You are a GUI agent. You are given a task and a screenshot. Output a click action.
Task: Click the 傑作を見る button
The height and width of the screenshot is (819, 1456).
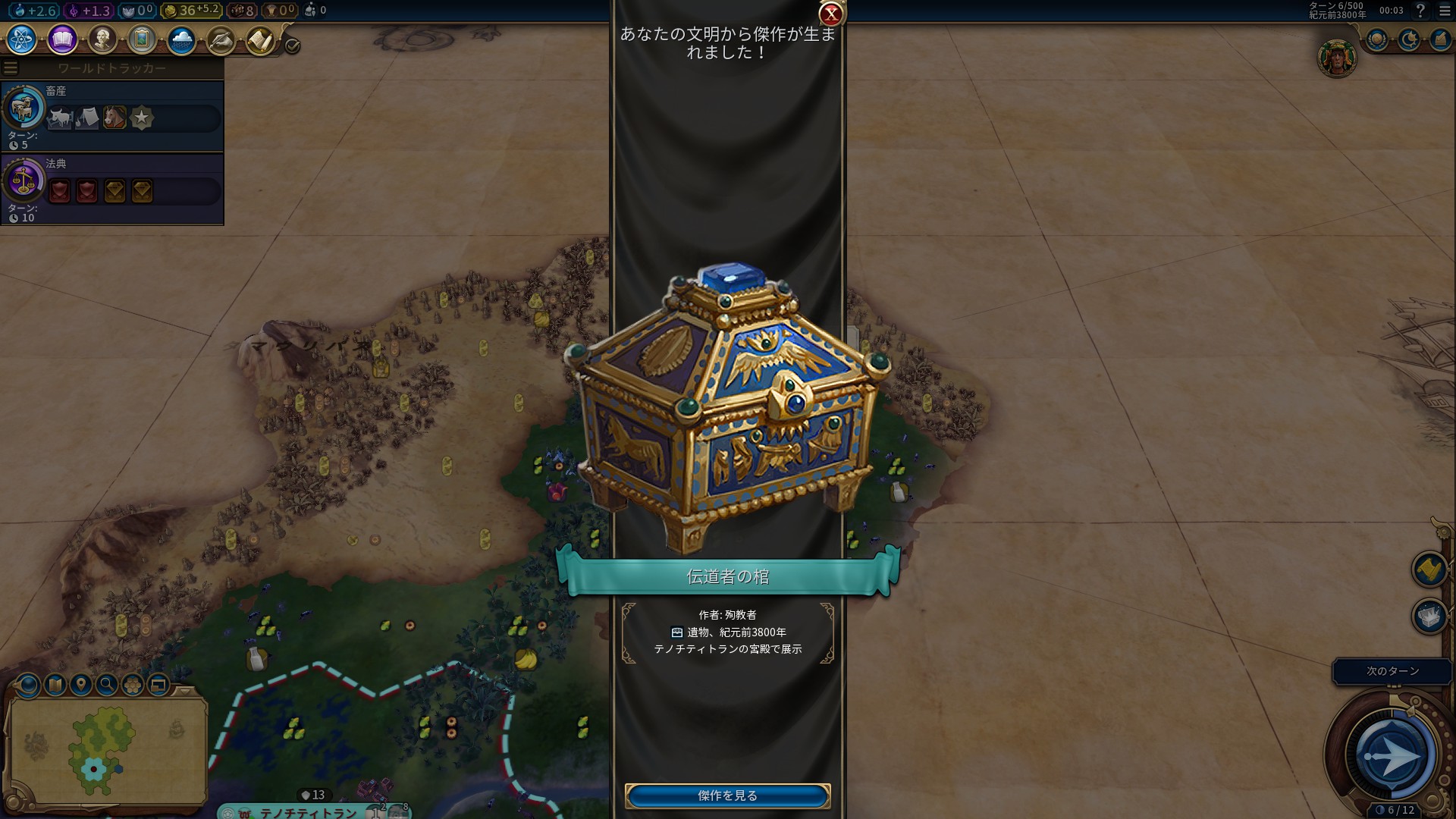[x=727, y=795]
